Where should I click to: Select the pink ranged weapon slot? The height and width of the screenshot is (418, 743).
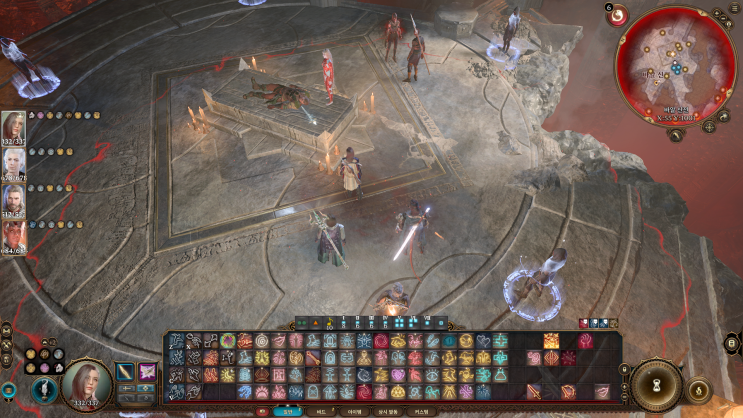click(147, 372)
